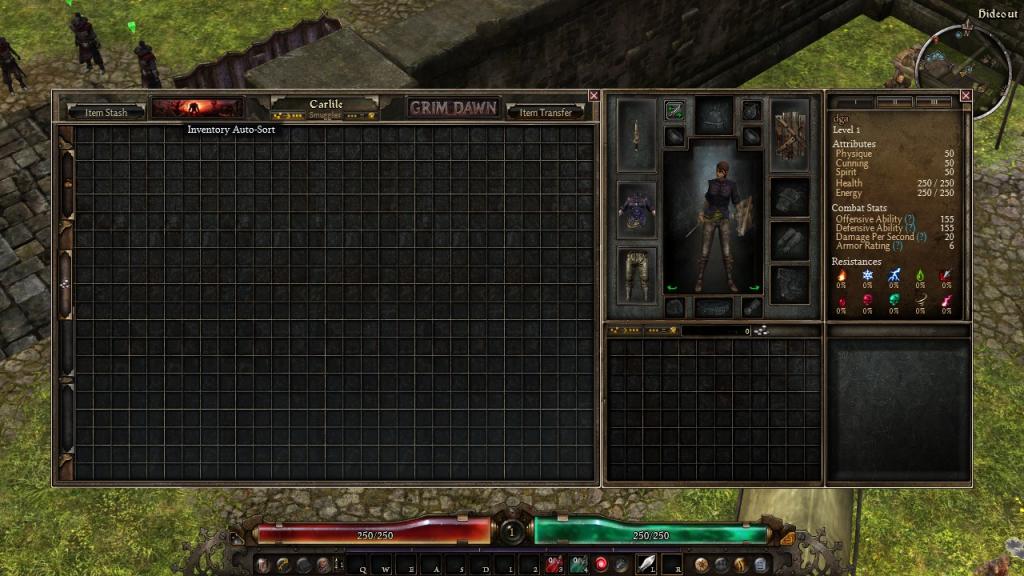Click the purple chest armor slot
The height and width of the screenshot is (576, 1024).
click(636, 209)
